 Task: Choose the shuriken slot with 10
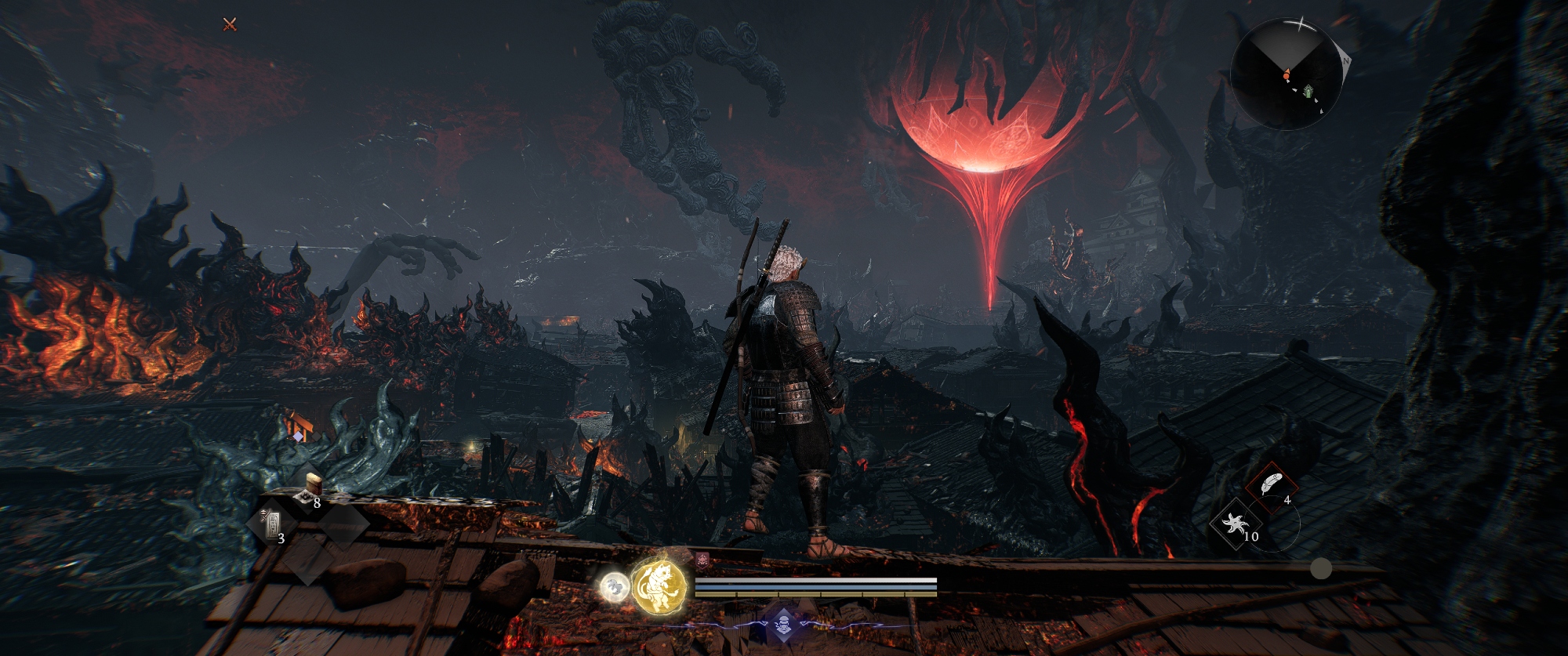pyautogui.click(x=1236, y=523)
